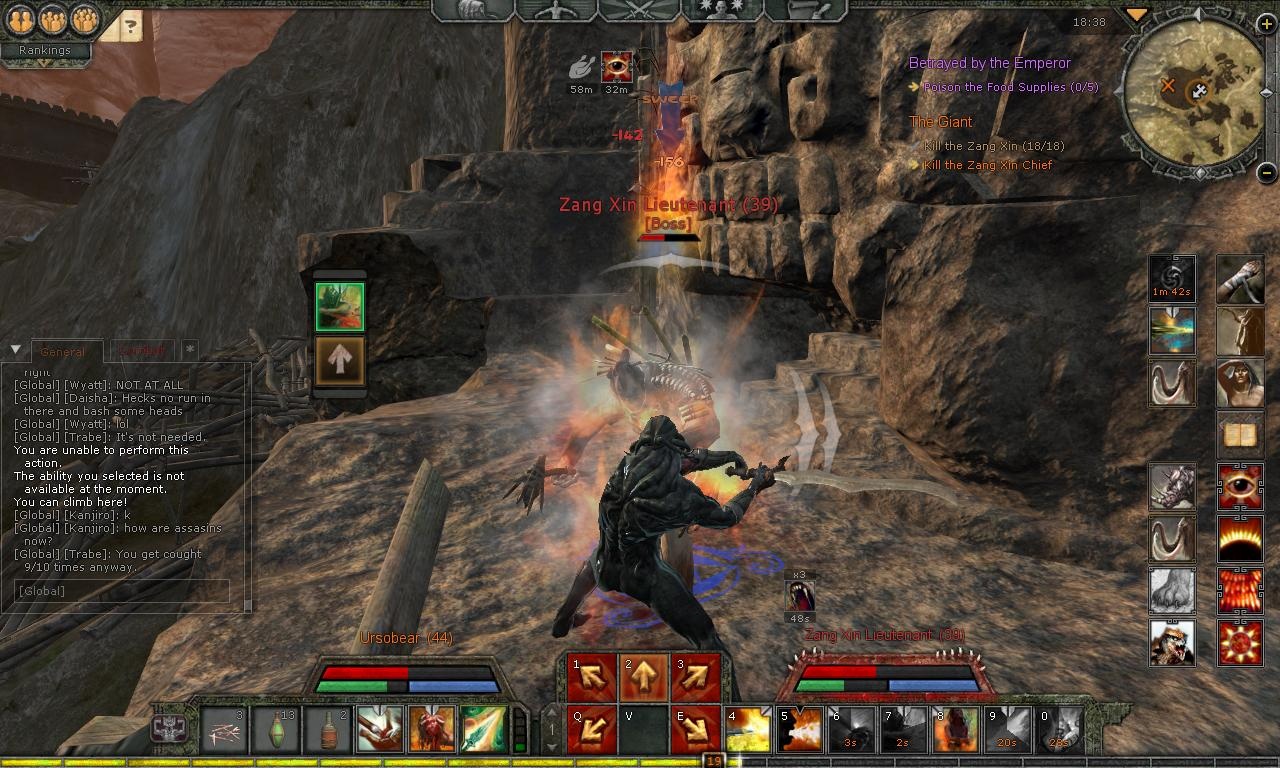
Task: Collapse the chat window with its triangle arrow
Action: pos(14,348)
